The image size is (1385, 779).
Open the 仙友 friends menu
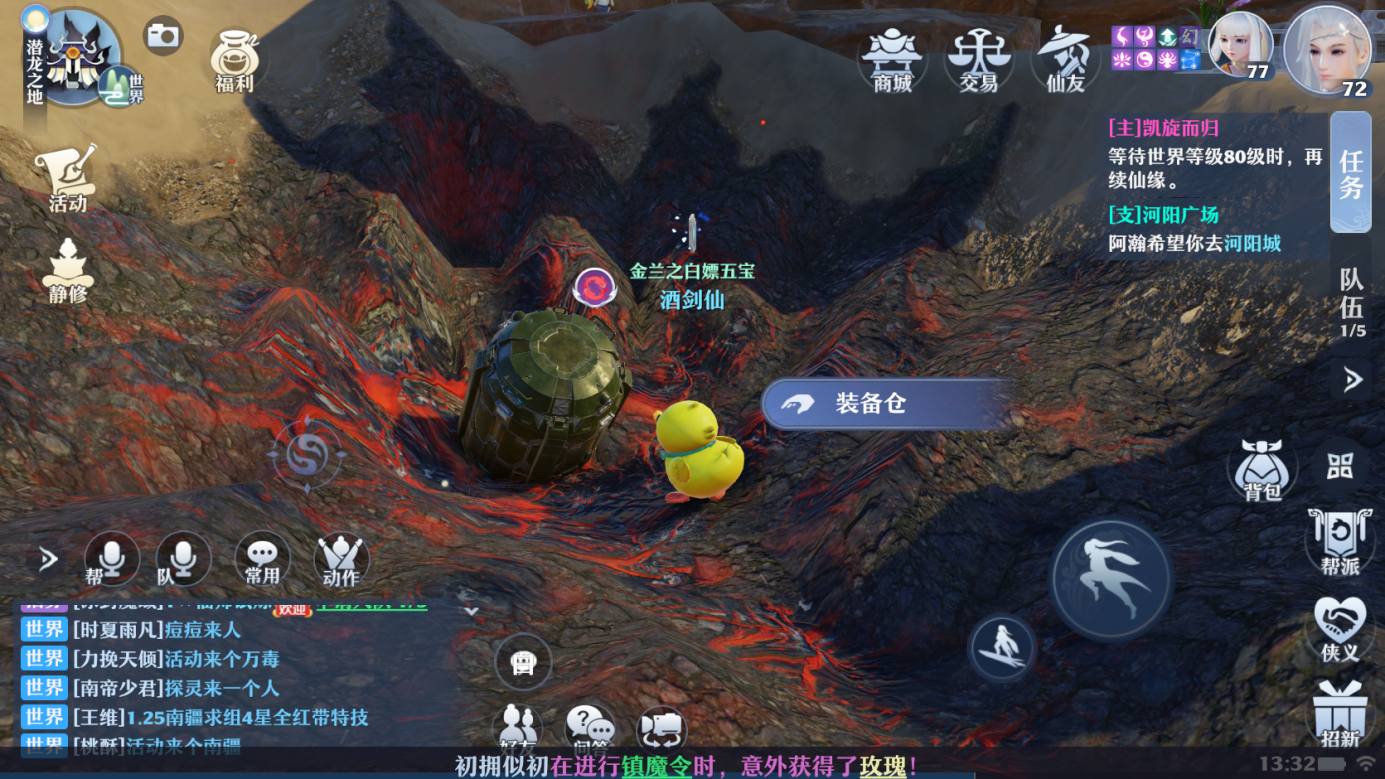[1065, 60]
